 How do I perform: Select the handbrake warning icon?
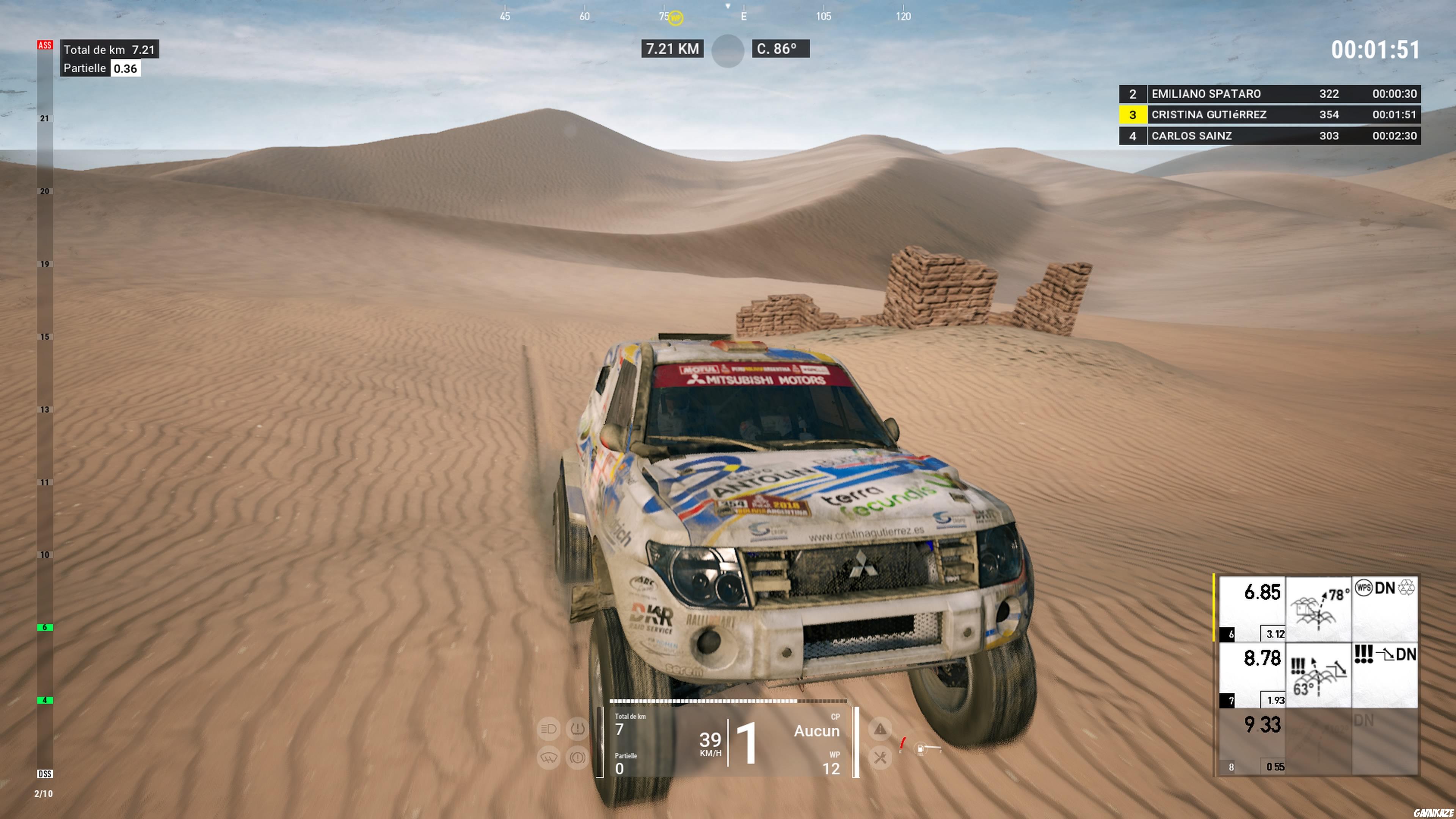(577, 758)
